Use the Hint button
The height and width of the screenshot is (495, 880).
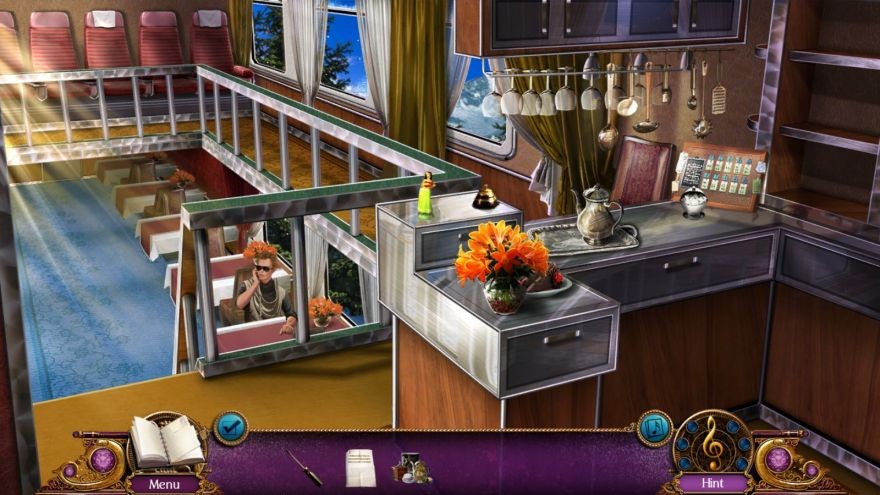pos(712,484)
